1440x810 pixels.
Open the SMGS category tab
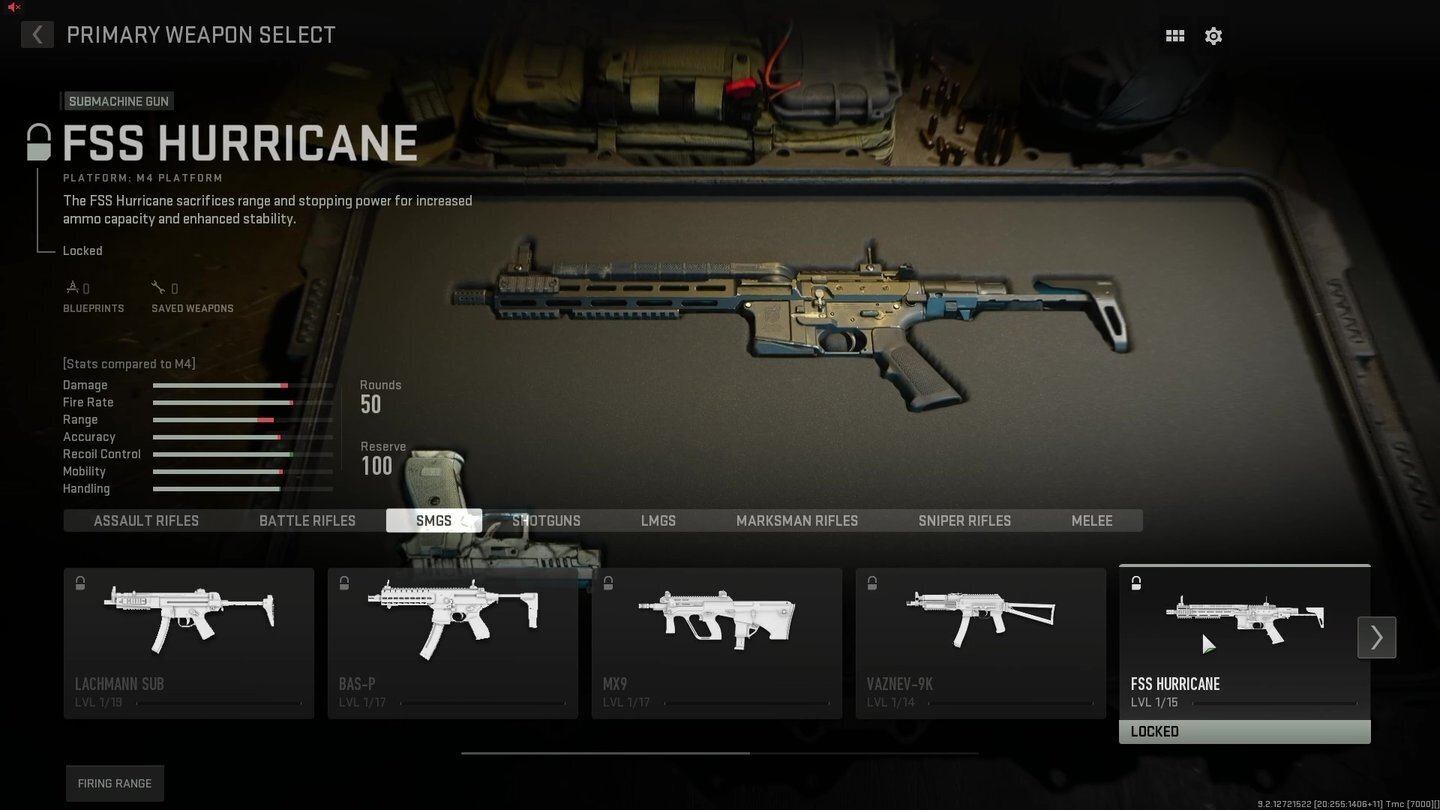click(434, 520)
